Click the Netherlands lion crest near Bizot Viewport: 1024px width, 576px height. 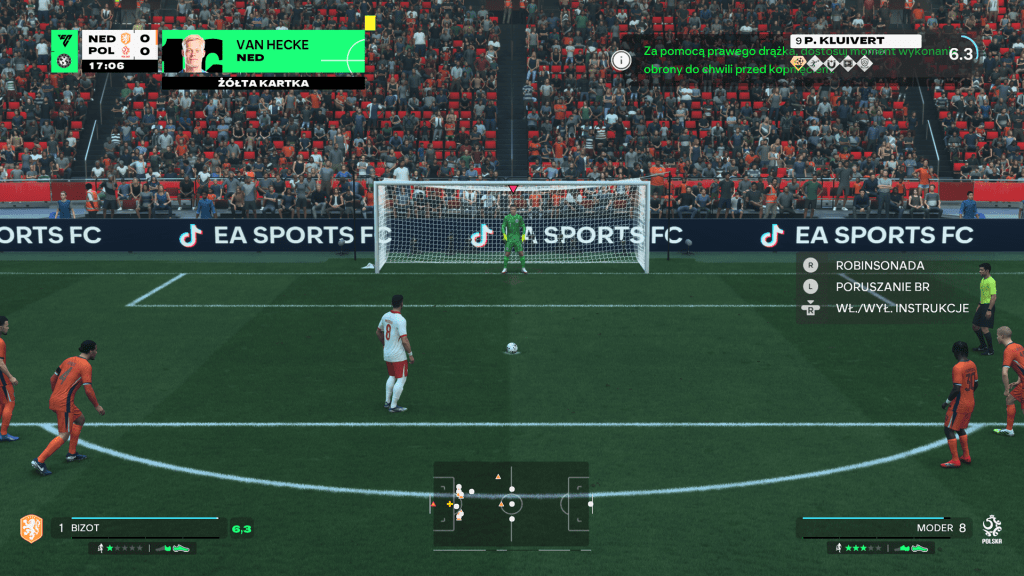point(31,527)
